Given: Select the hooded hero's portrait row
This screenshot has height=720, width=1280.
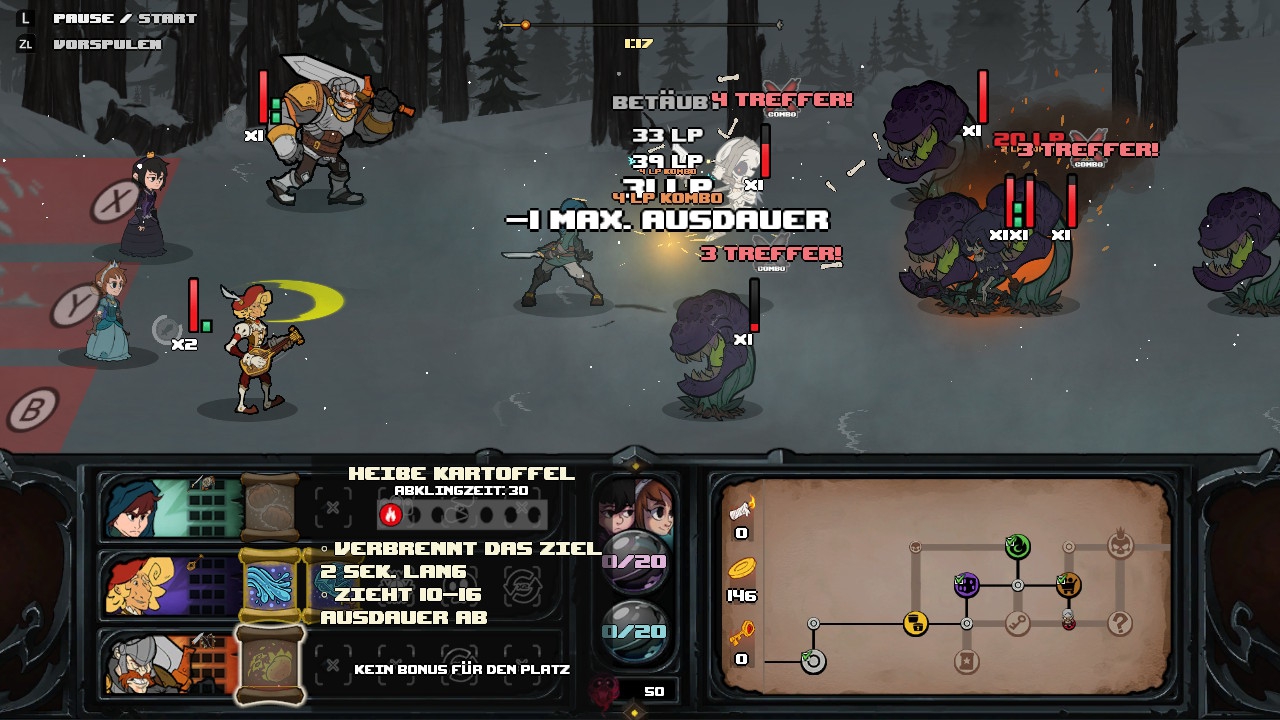Looking at the screenshot, I should (170, 508).
